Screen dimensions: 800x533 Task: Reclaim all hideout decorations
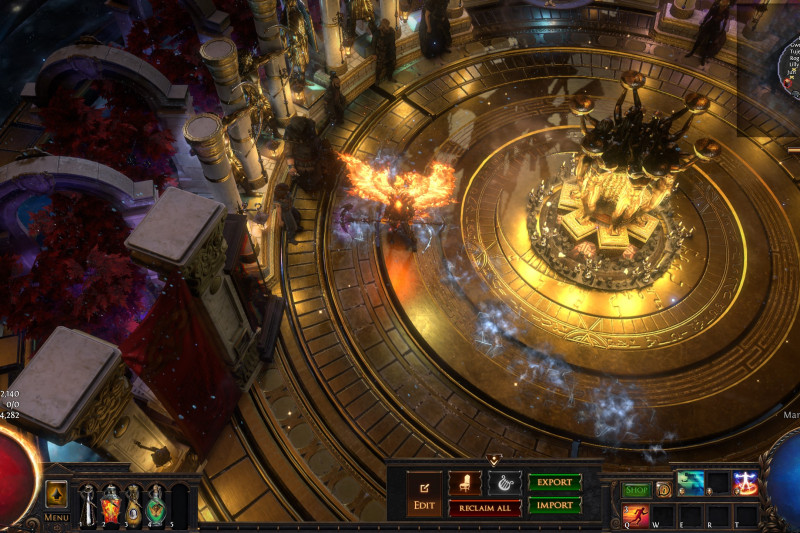tap(484, 508)
